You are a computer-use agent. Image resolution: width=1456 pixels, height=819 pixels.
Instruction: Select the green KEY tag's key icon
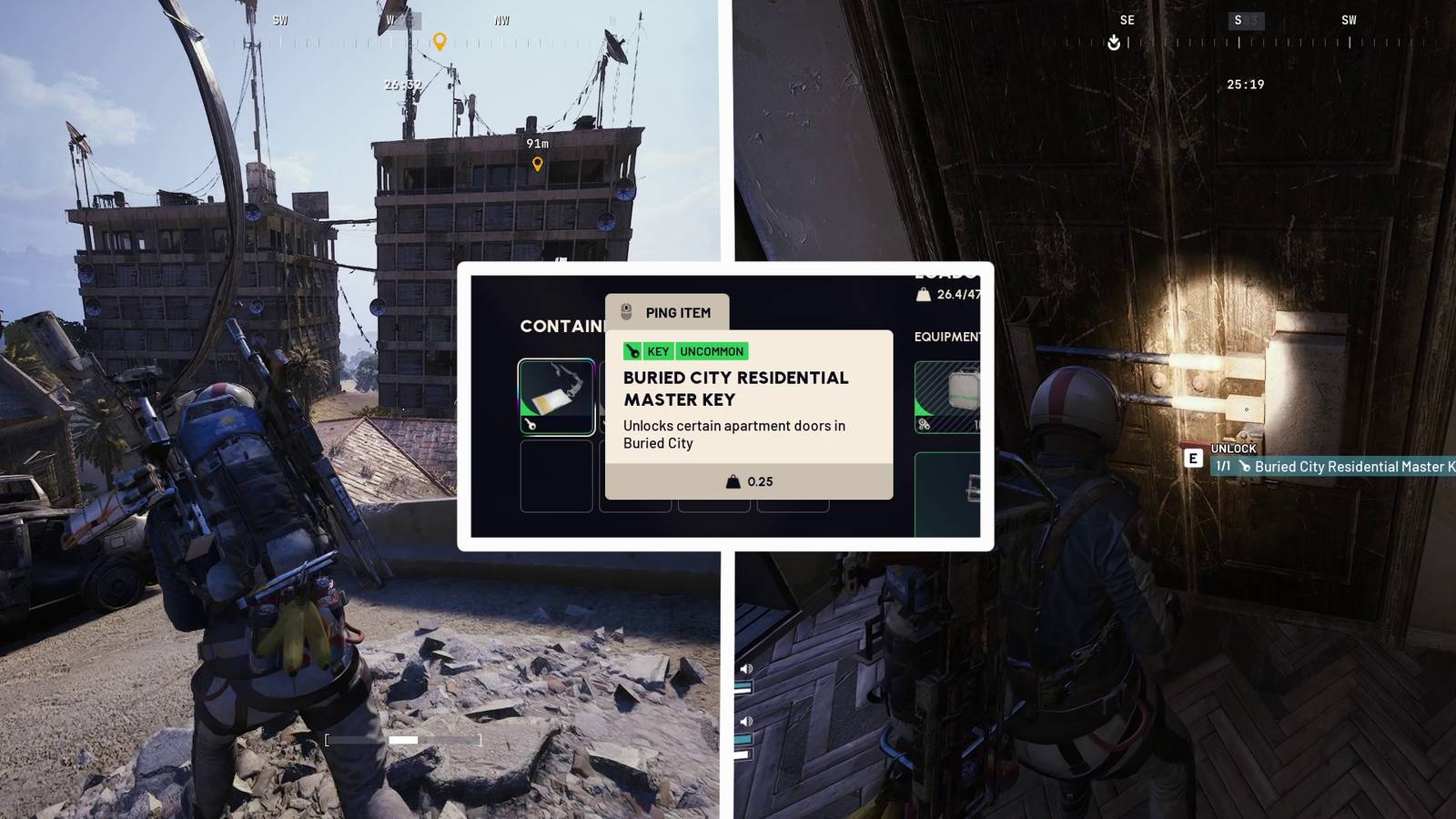(633, 351)
